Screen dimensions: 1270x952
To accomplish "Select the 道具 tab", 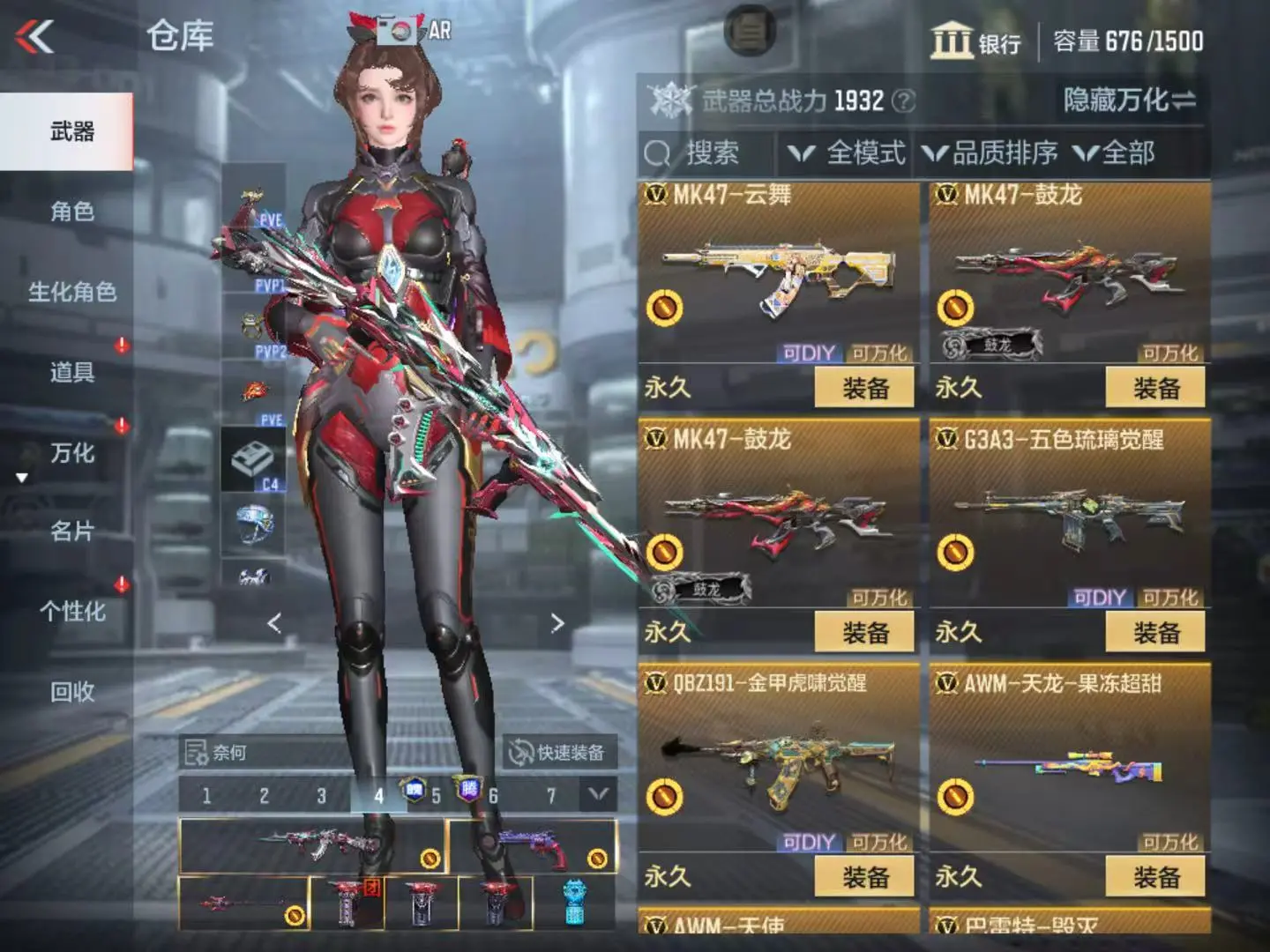I will [71, 372].
